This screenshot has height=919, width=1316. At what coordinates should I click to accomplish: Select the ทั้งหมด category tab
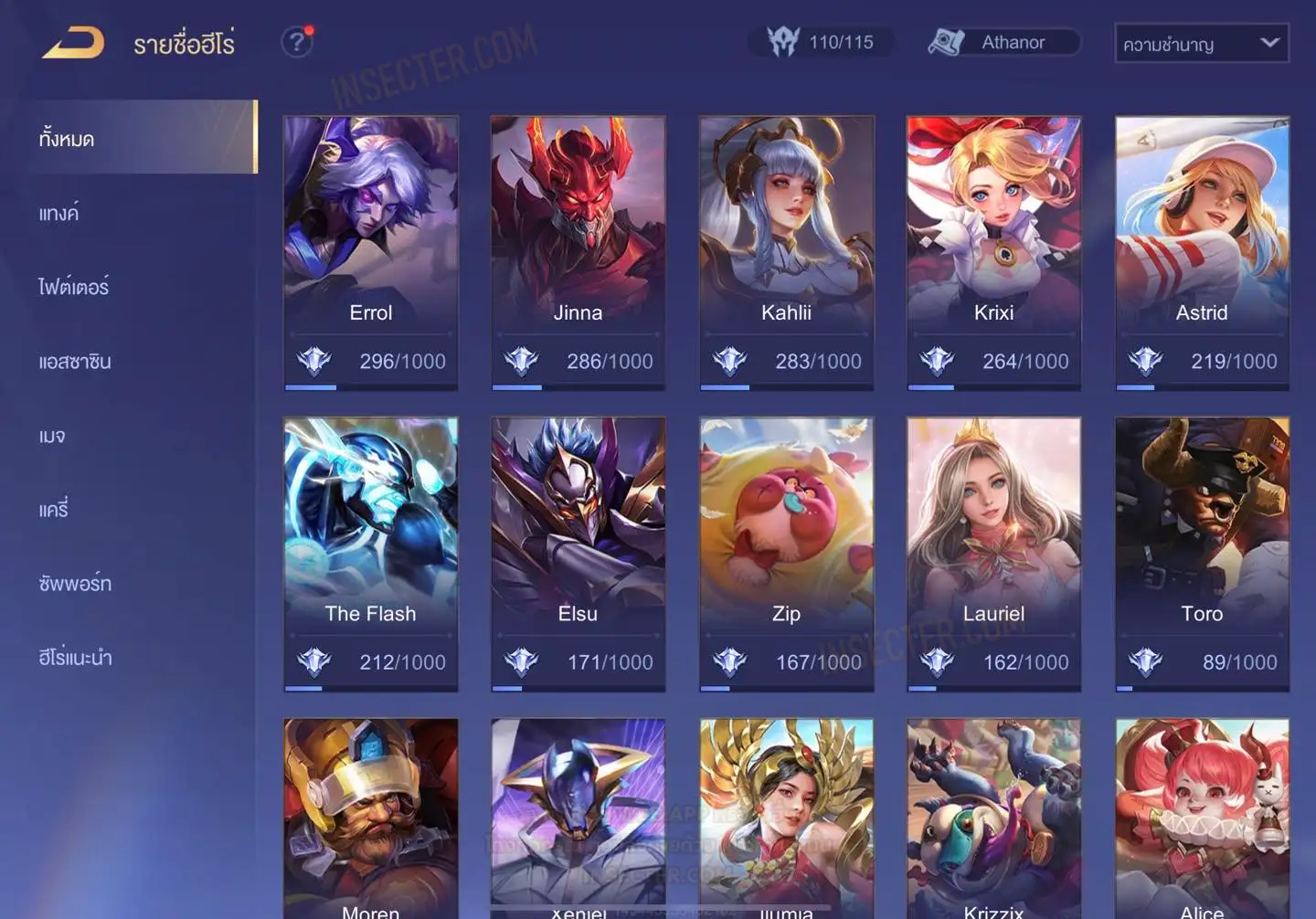pos(137,139)
